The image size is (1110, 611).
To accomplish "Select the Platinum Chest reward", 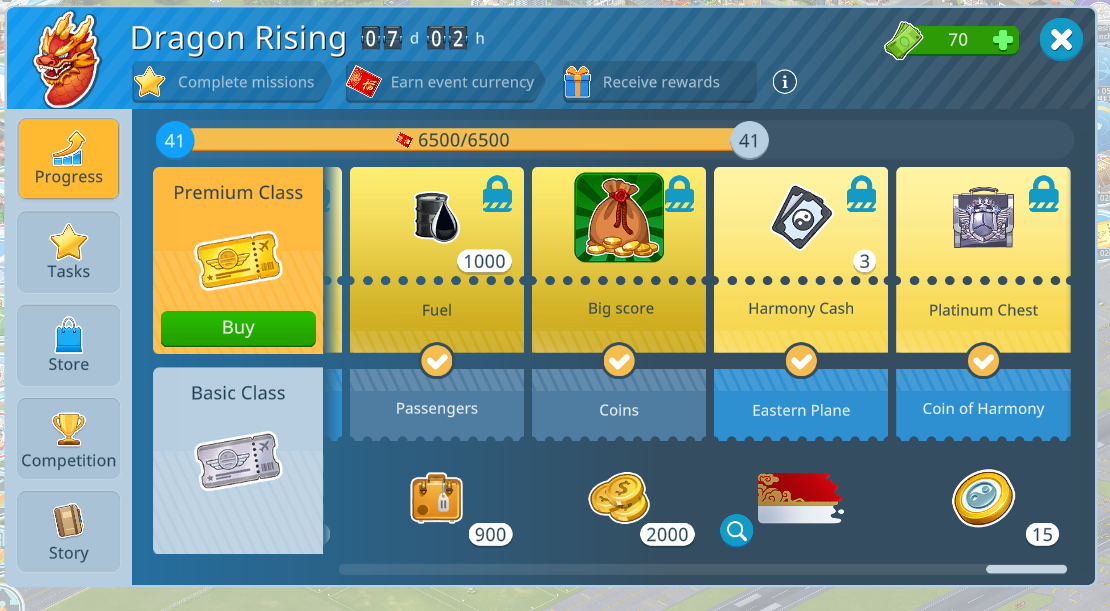I will (983, 250).
